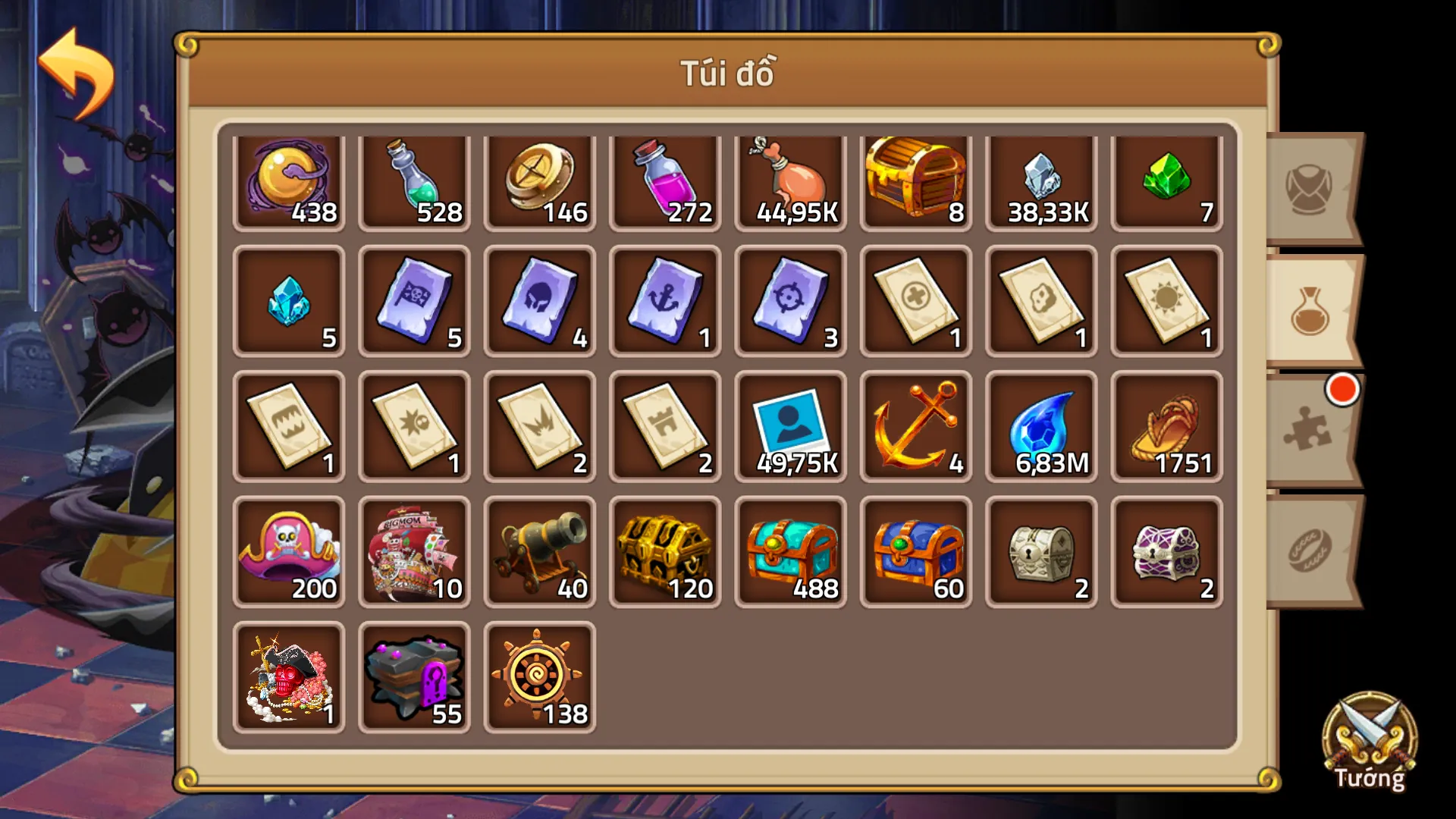Open the purple pirate flag scroll
Viewport: 1456px width, 819px height.
tap(414, 303)
